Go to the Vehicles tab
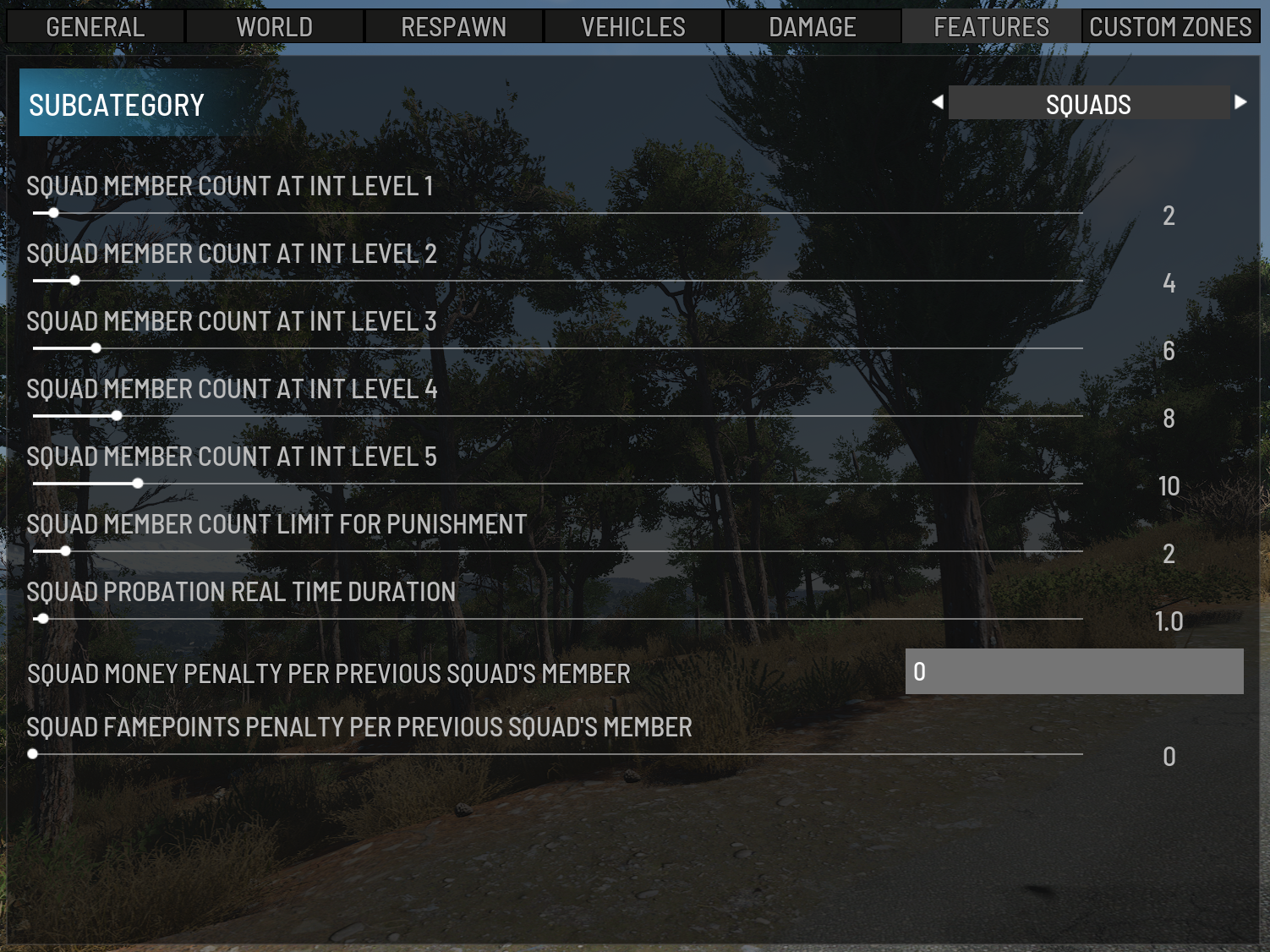Image resolution: width=1270 pixels, height=952 pixels. (633, 27)
